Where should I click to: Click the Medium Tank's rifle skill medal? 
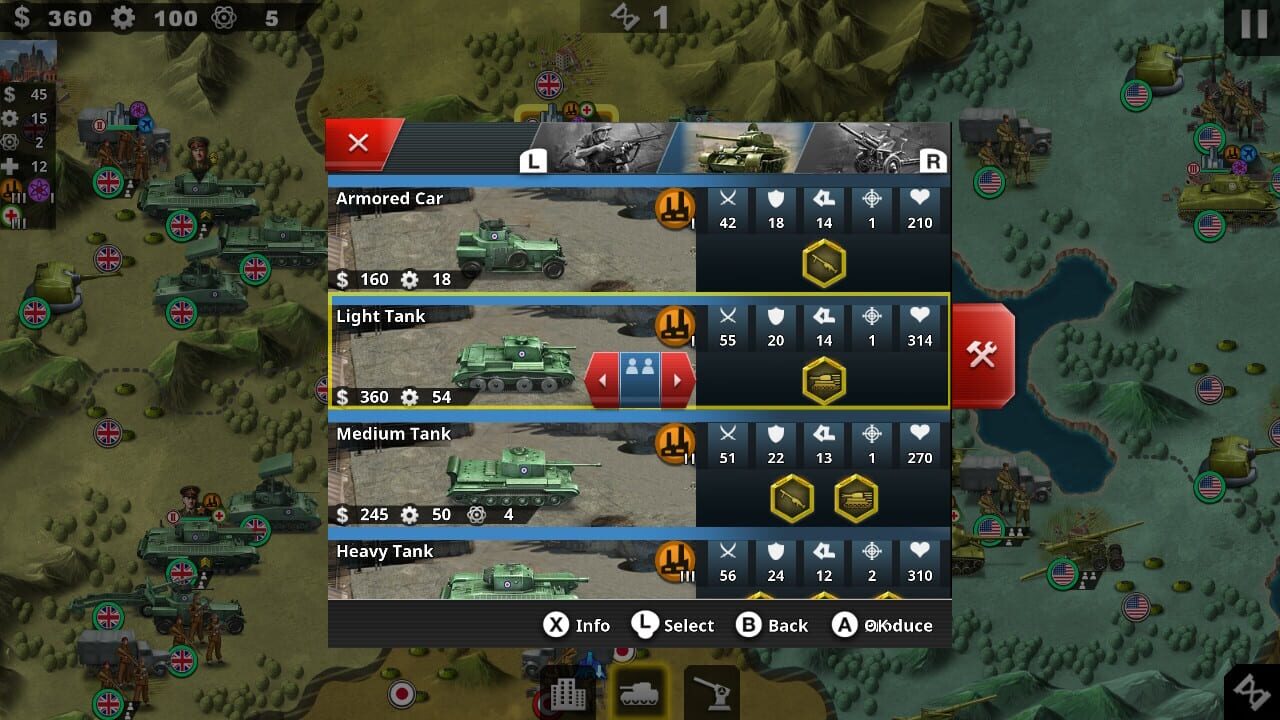(790, 497)
